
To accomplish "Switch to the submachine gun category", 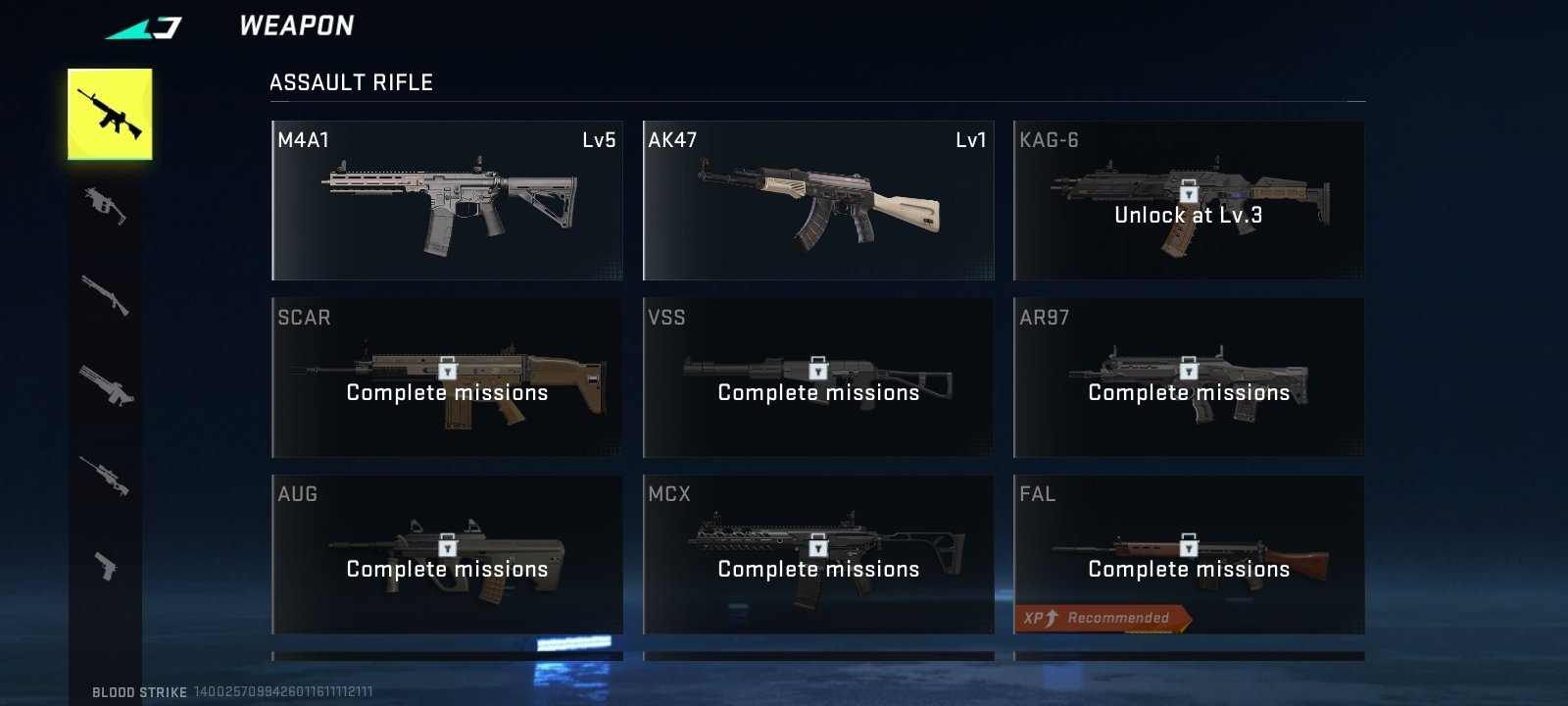I will coord(106,205).
